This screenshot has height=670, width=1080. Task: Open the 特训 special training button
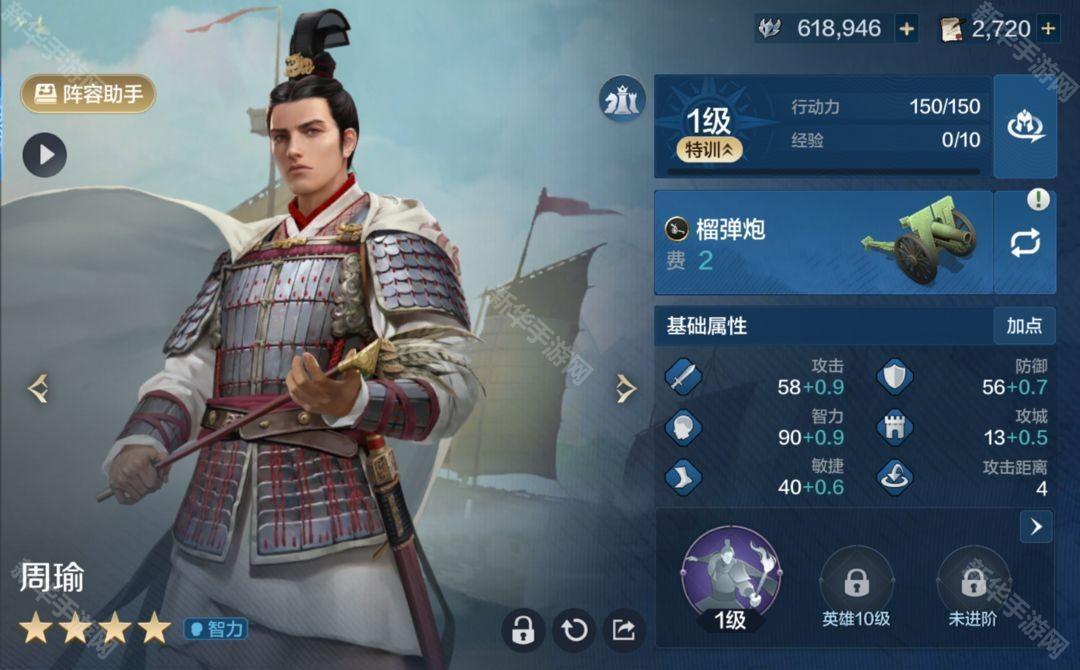click(x=709, y=150)
